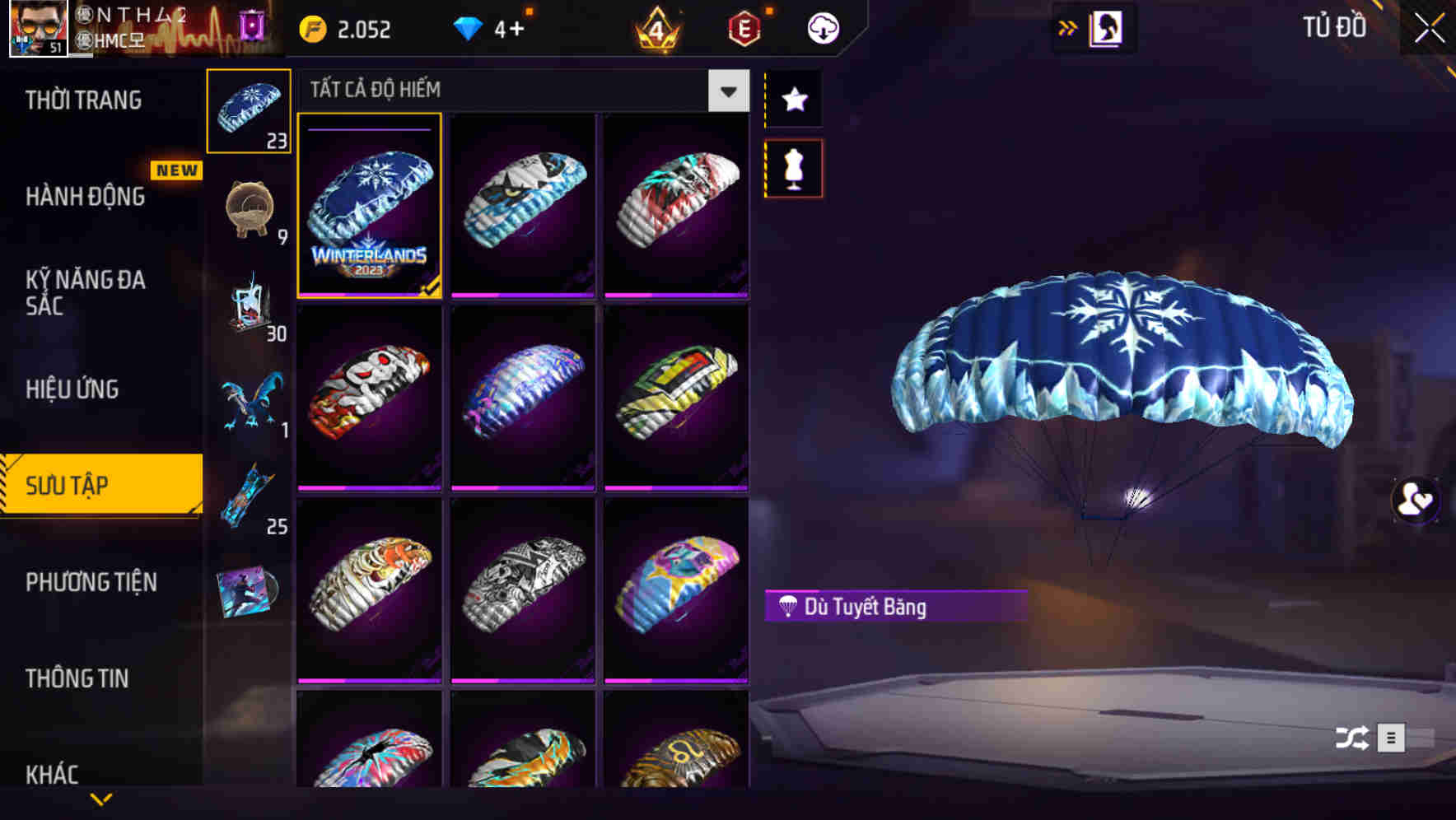The height and width of the screenshot is (820, 1456).
Task: Switch to the THỜI TRANG section
Action: (82, 100)
